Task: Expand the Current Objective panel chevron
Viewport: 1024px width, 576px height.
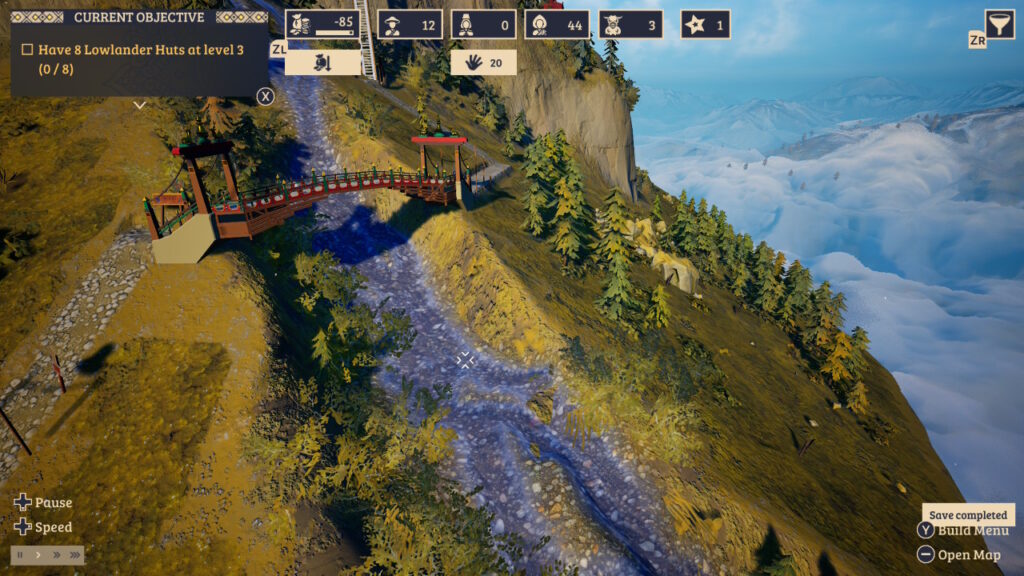Action: point(140,104)
